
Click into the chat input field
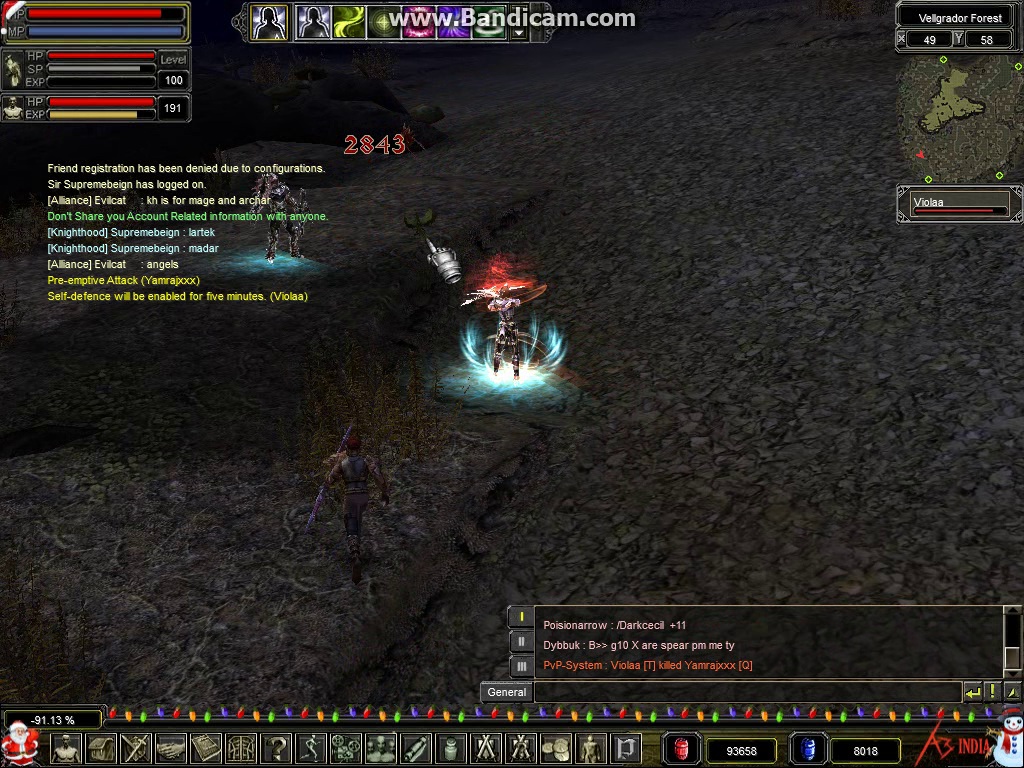745,692
